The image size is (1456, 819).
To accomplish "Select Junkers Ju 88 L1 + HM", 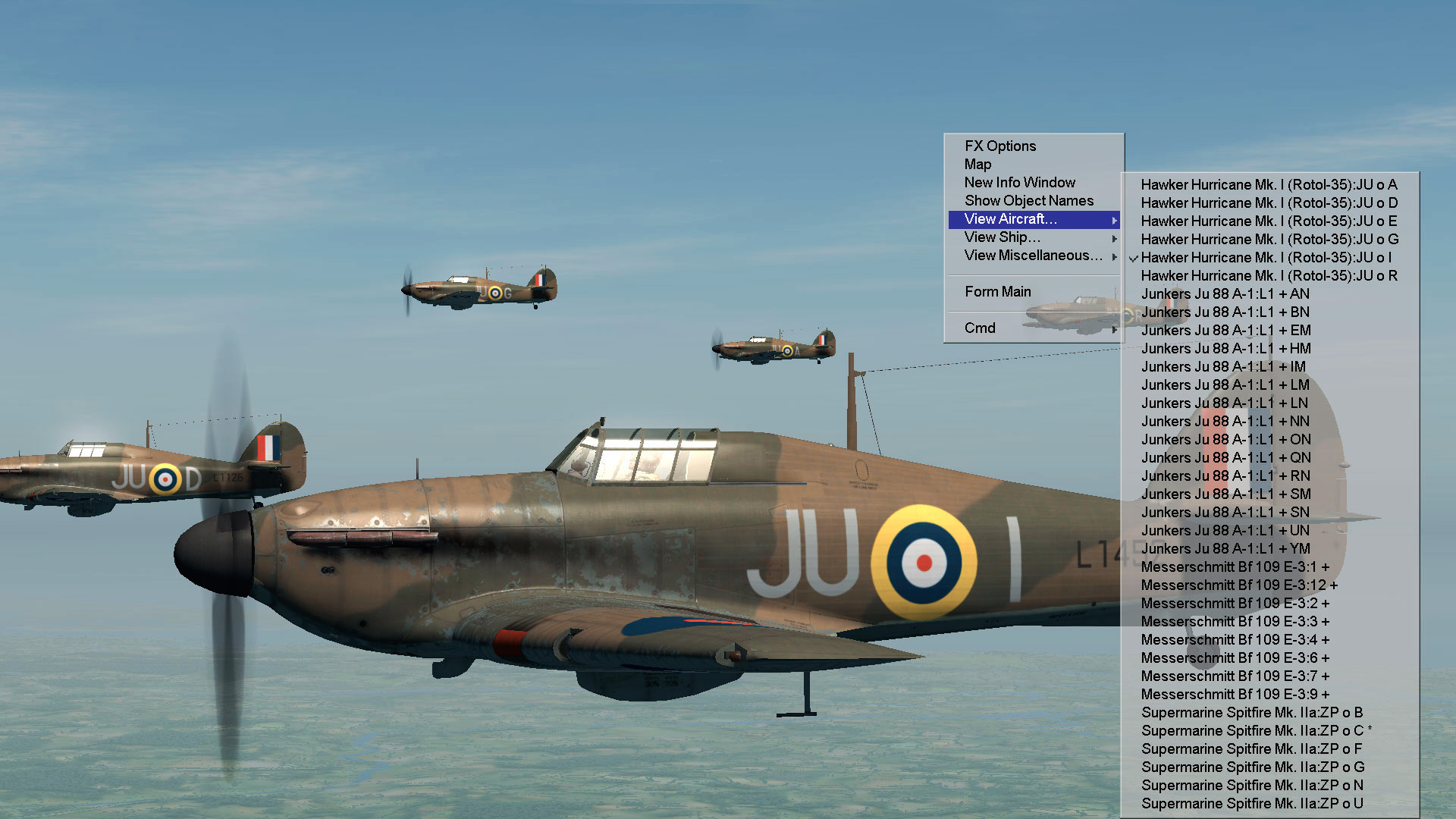I will (1225, 349).
